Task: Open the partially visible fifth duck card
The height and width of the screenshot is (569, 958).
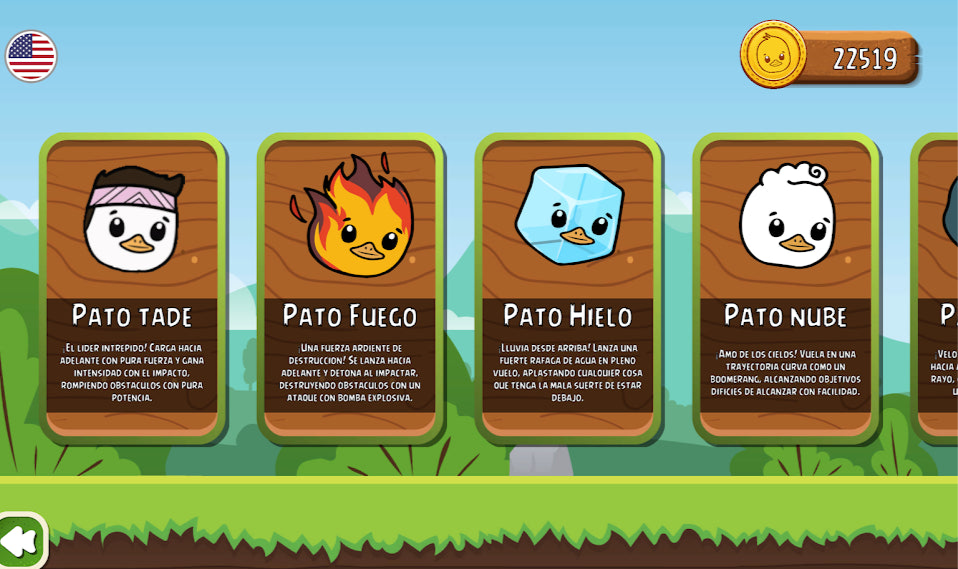Action: [939, 288]
